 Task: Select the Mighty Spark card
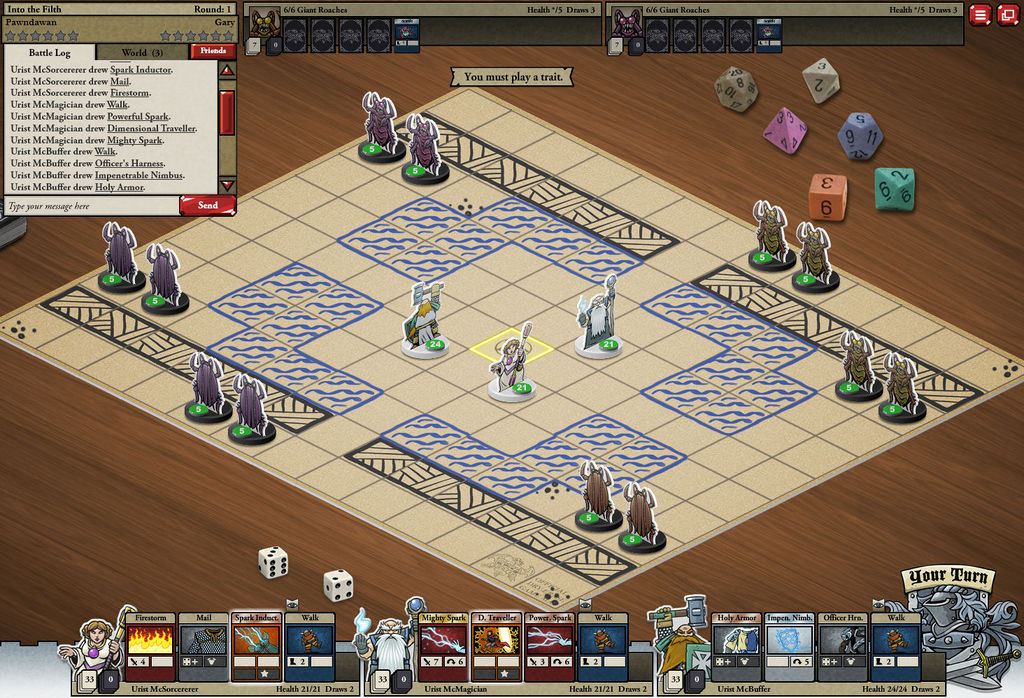[x=443, y=647]
